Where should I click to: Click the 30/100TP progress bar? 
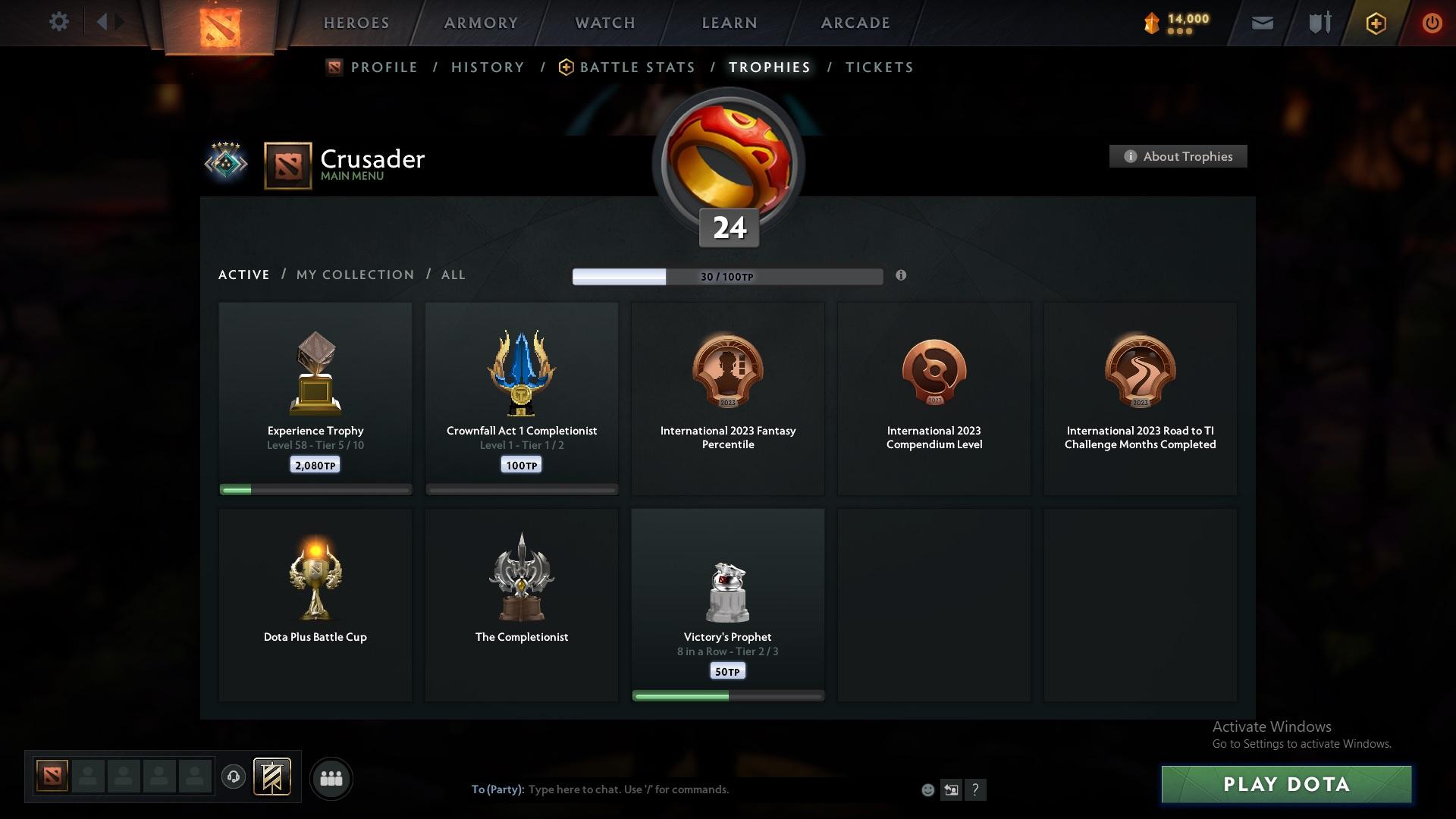point(727,276)
